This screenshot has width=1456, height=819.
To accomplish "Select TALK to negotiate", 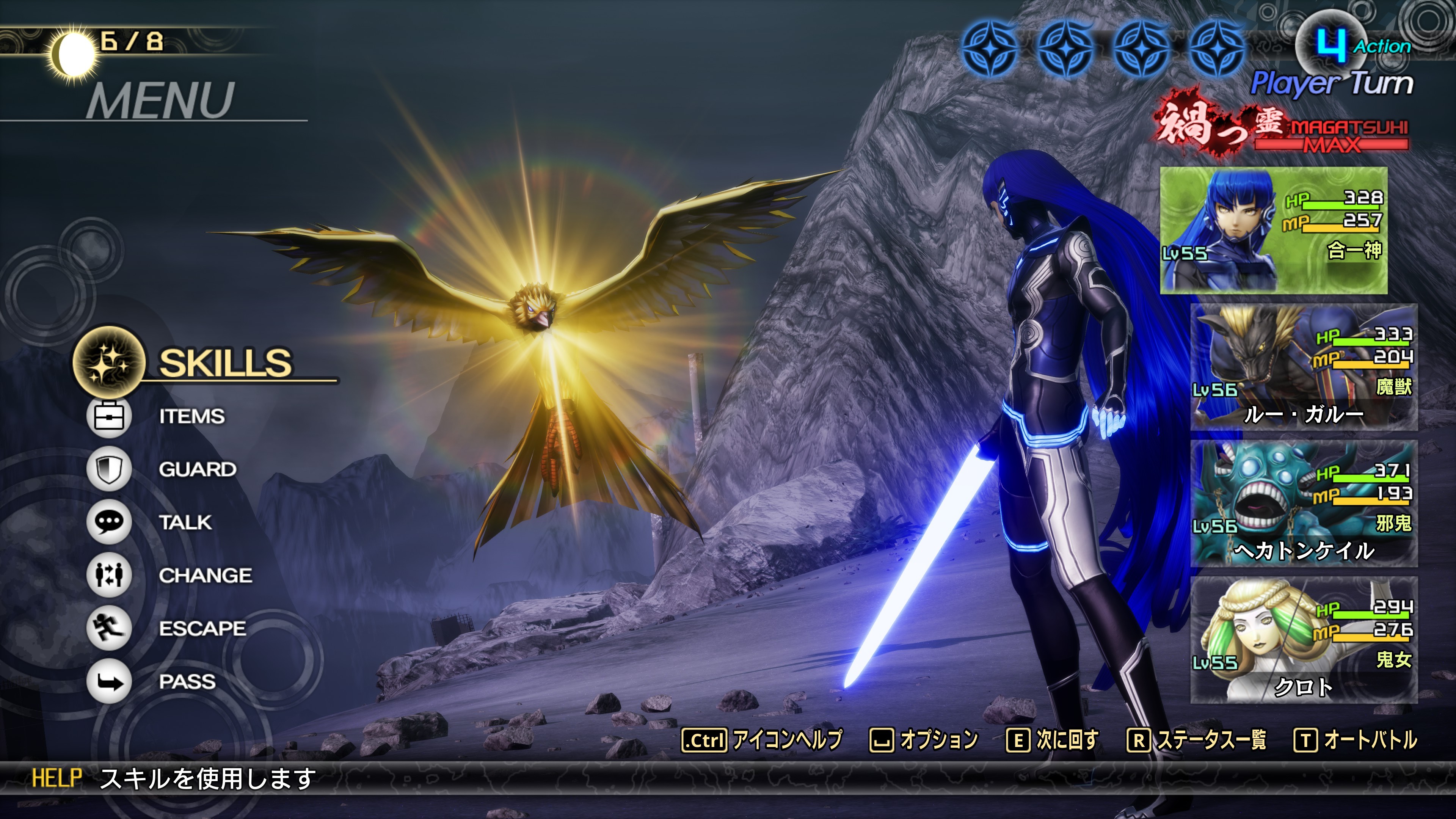I will coord(185,522).
